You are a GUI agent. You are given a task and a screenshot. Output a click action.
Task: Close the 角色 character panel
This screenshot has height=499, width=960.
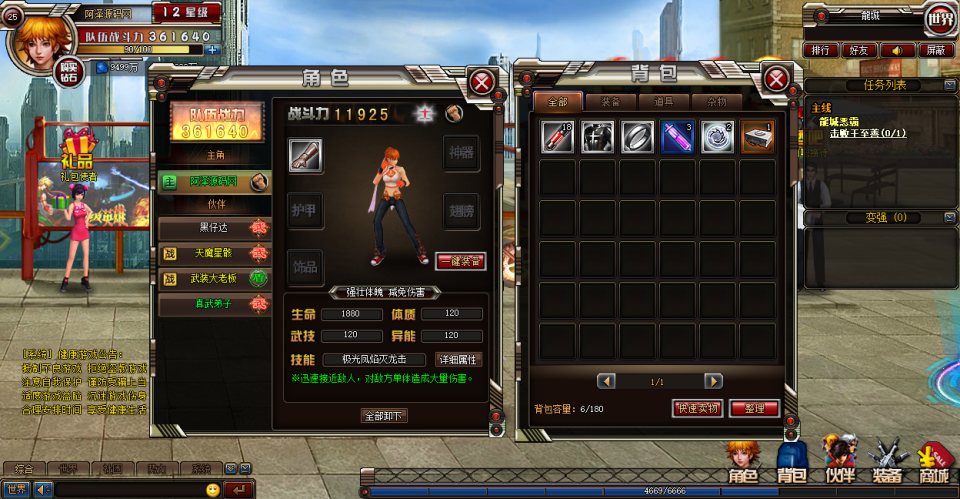[483, 82]
